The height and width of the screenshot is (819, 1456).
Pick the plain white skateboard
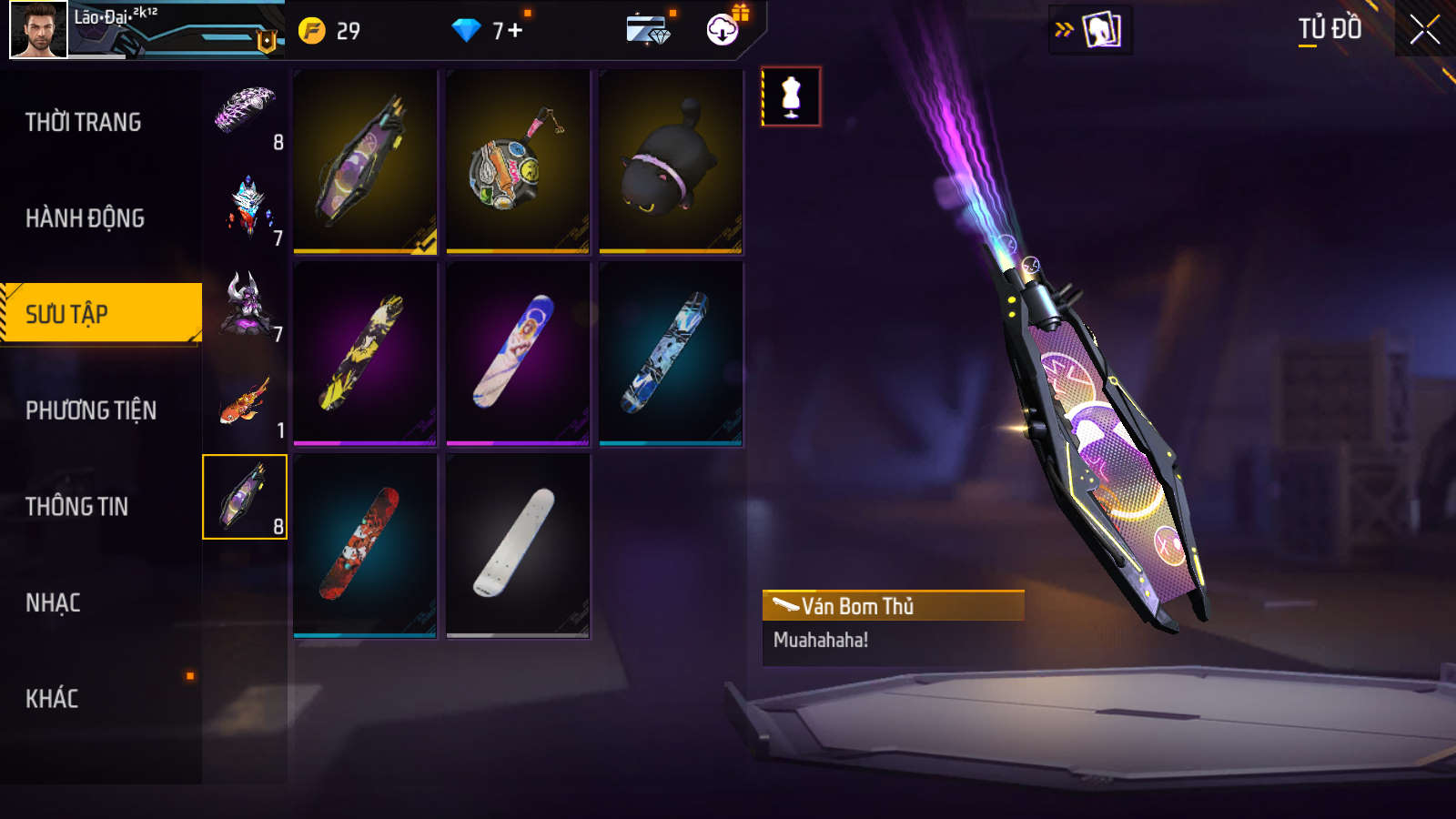pos(518,545)
